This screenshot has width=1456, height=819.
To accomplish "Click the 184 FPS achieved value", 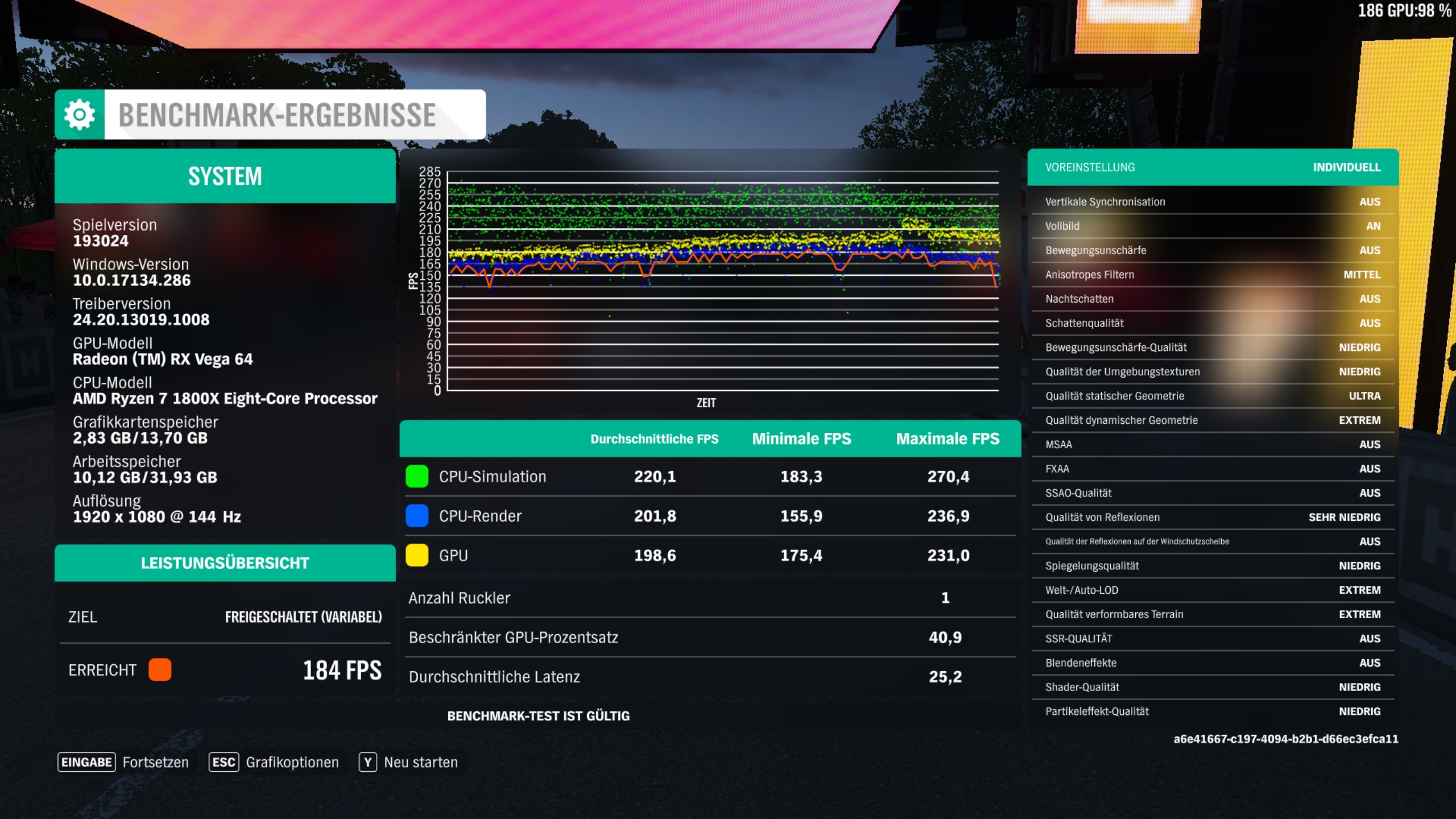I will [342, 670].
